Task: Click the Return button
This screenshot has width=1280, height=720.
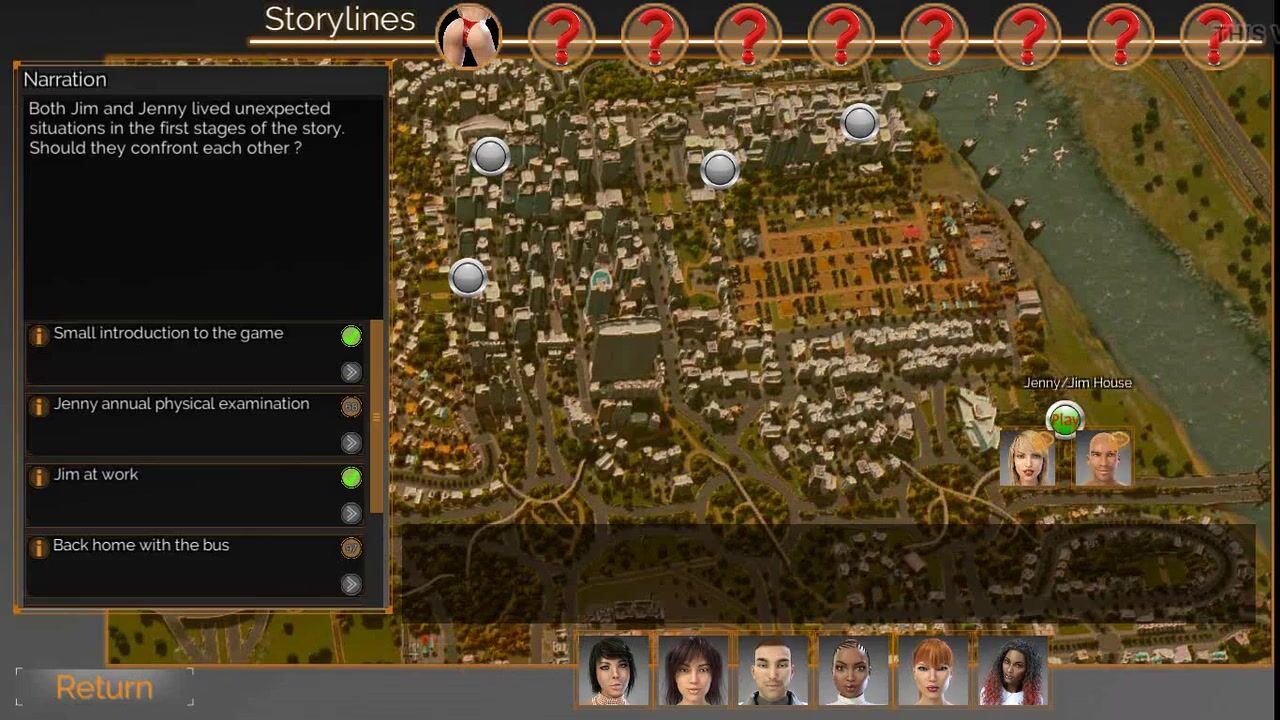Action: click(x=104, y=688)
